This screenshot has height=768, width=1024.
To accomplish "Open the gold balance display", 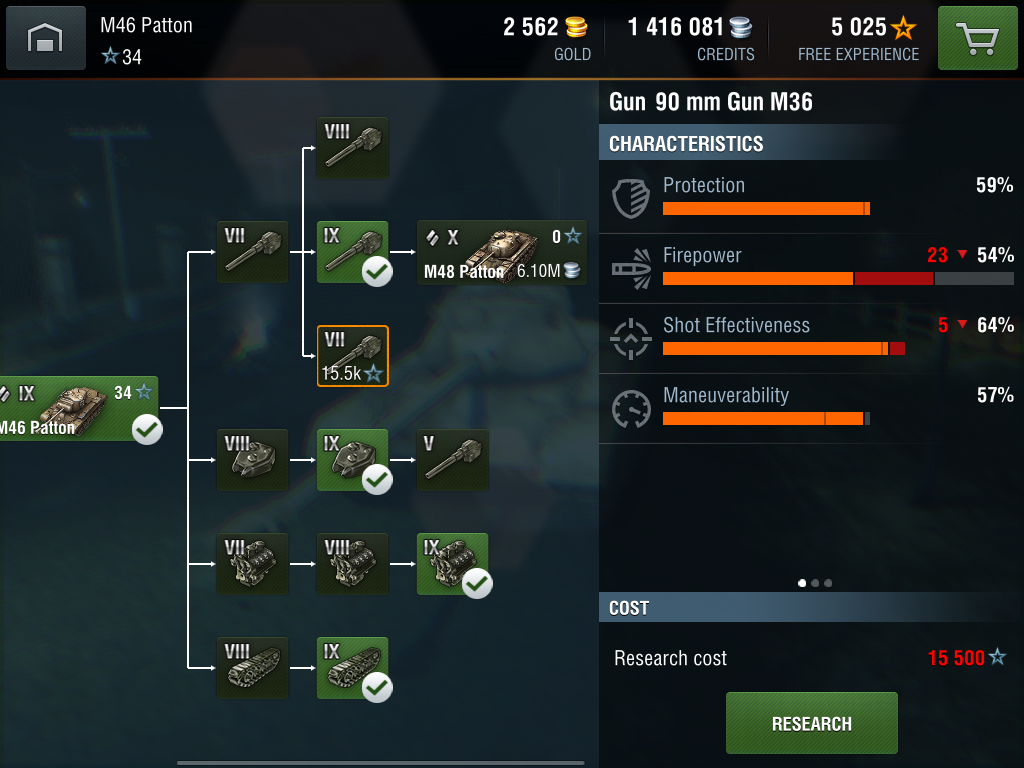I will point(547,38).
